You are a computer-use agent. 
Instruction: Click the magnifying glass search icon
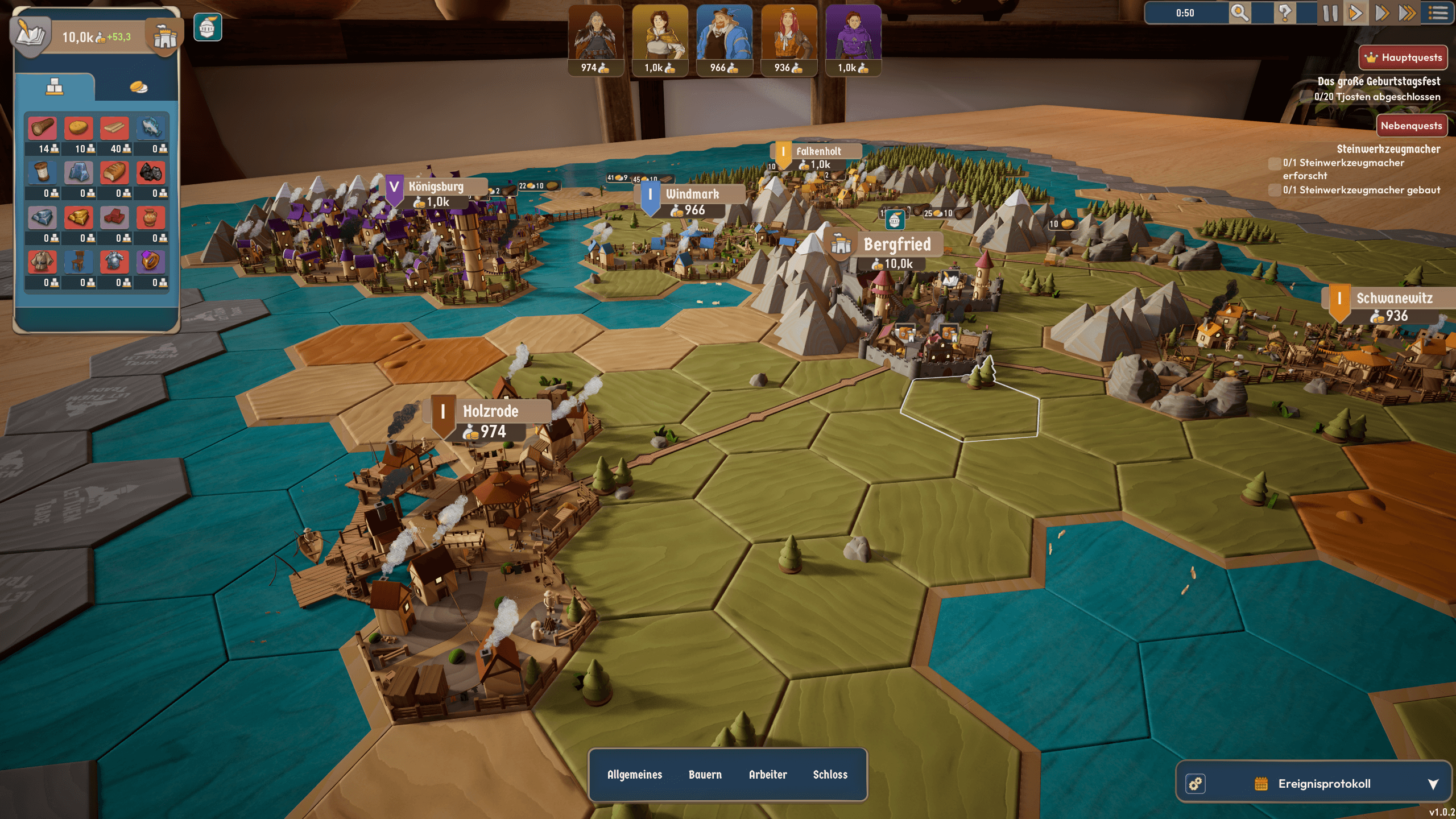[x=1239, y=13]
